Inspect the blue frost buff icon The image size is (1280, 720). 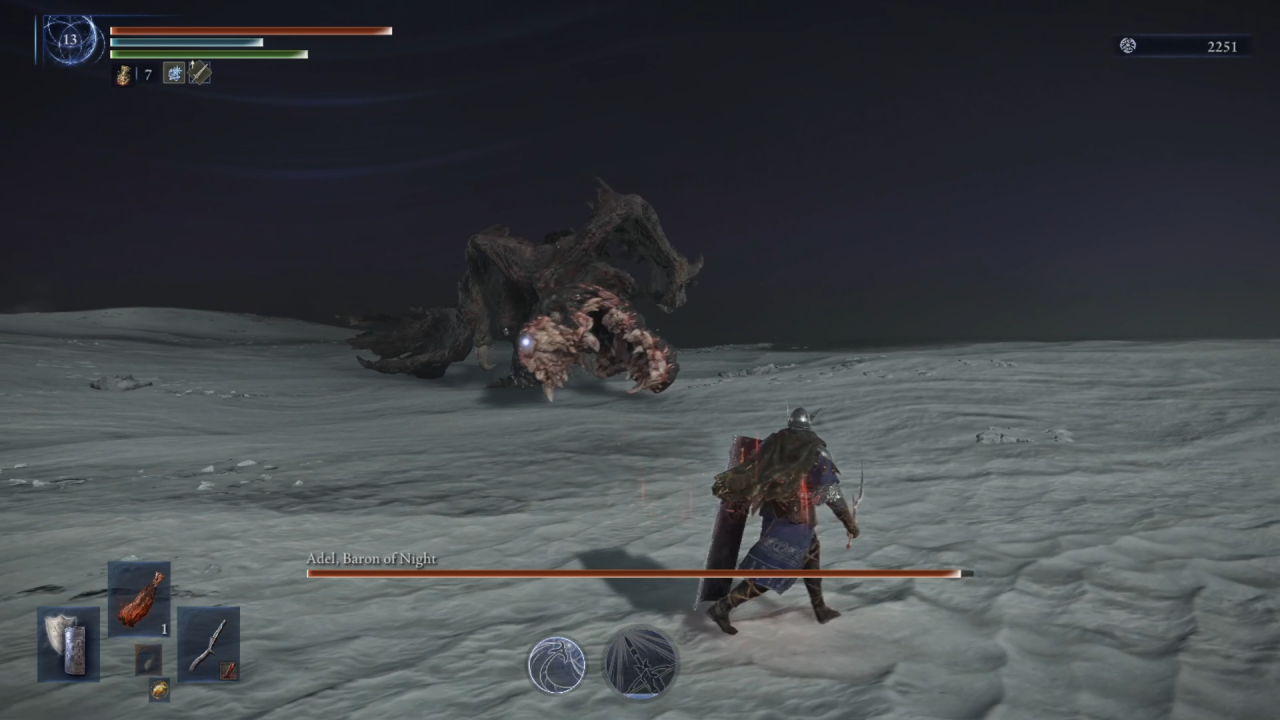tap(174, 73)
